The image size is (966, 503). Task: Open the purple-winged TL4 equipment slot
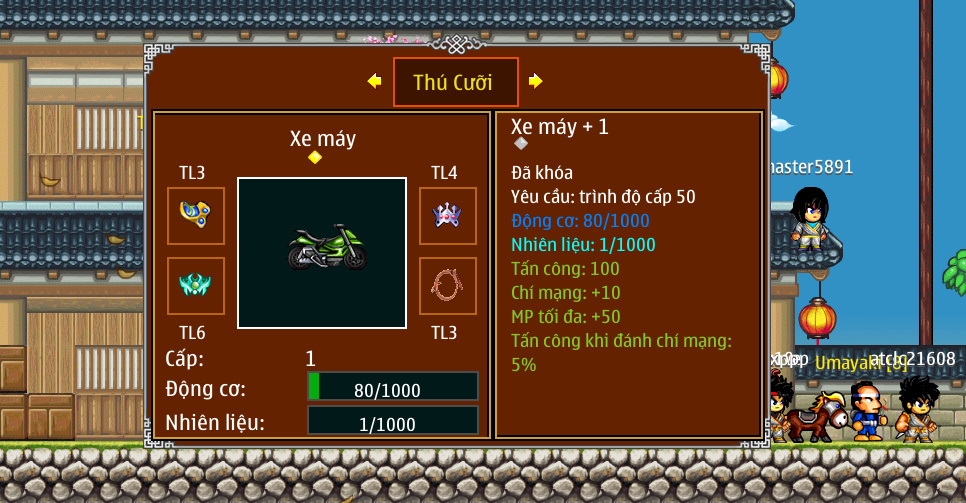447,216
